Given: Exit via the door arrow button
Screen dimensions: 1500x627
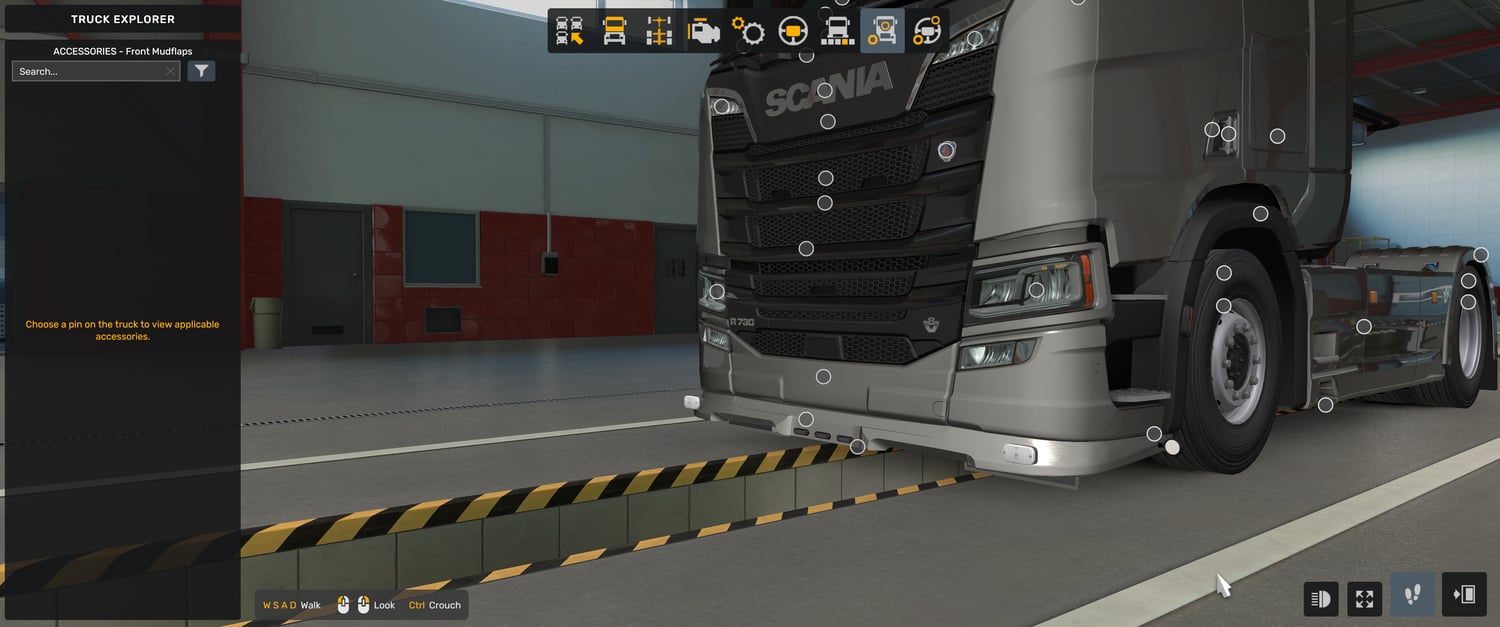Looking at the screenshot, I should point(1464,596).
